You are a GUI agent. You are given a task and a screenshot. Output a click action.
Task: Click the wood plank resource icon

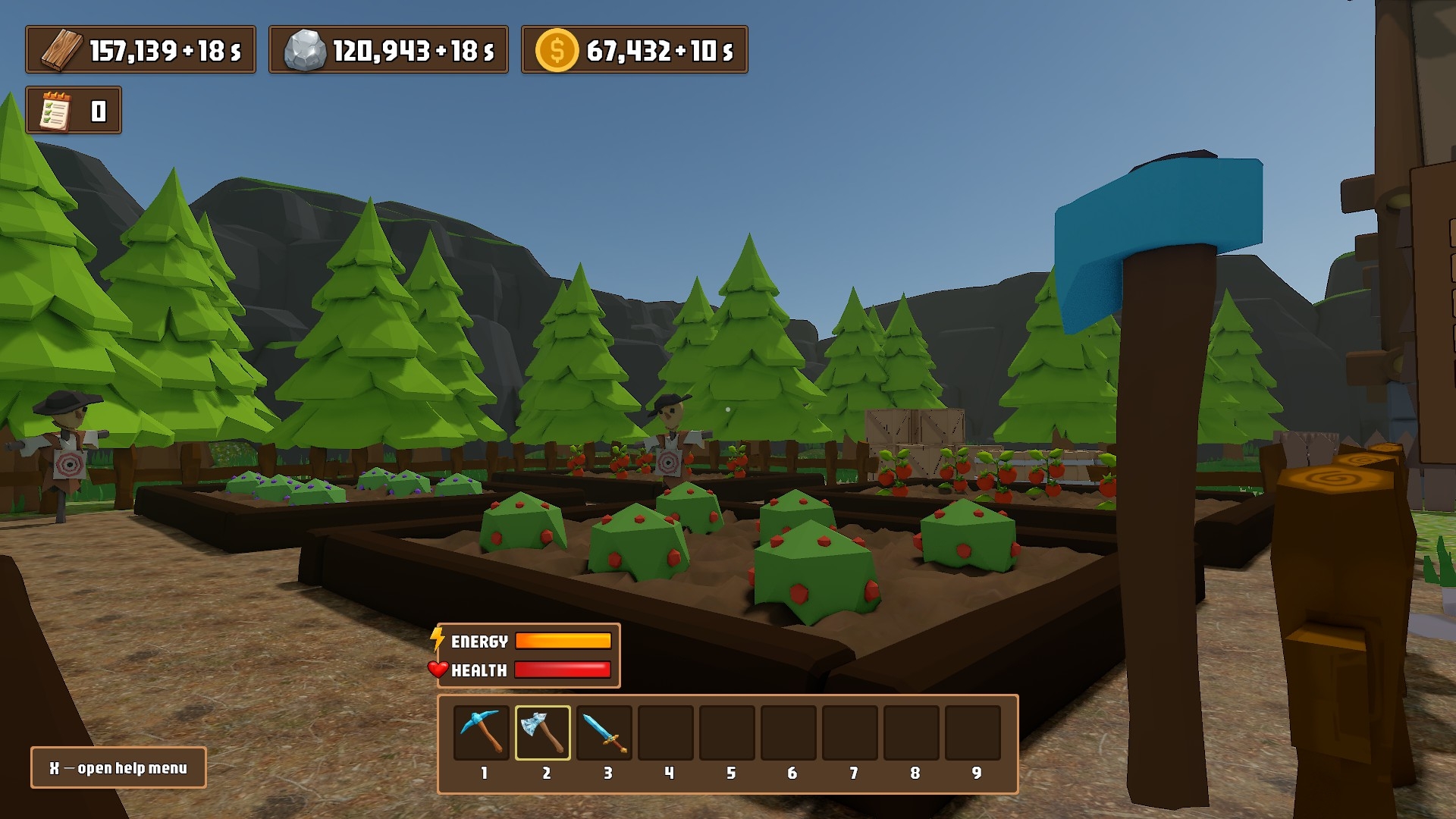pyautogui.click(x=61, y=50)
